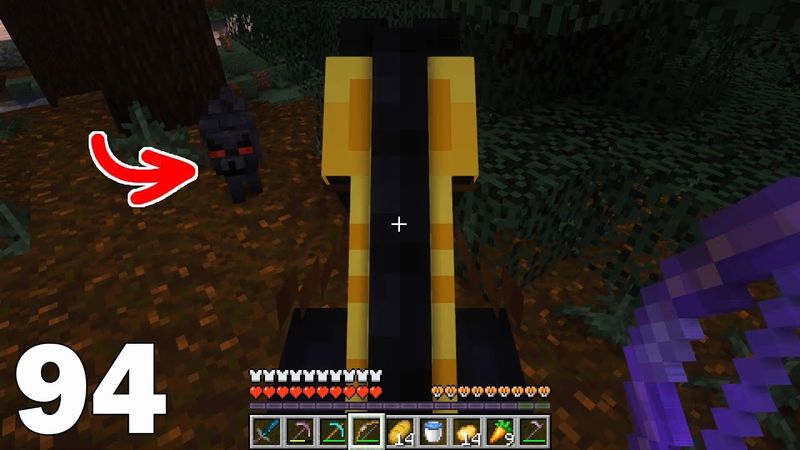Select the elongated bread-like food stack
Image resolution: width=800 pixels, height=450 pixels.
click(x=399, y=431)
